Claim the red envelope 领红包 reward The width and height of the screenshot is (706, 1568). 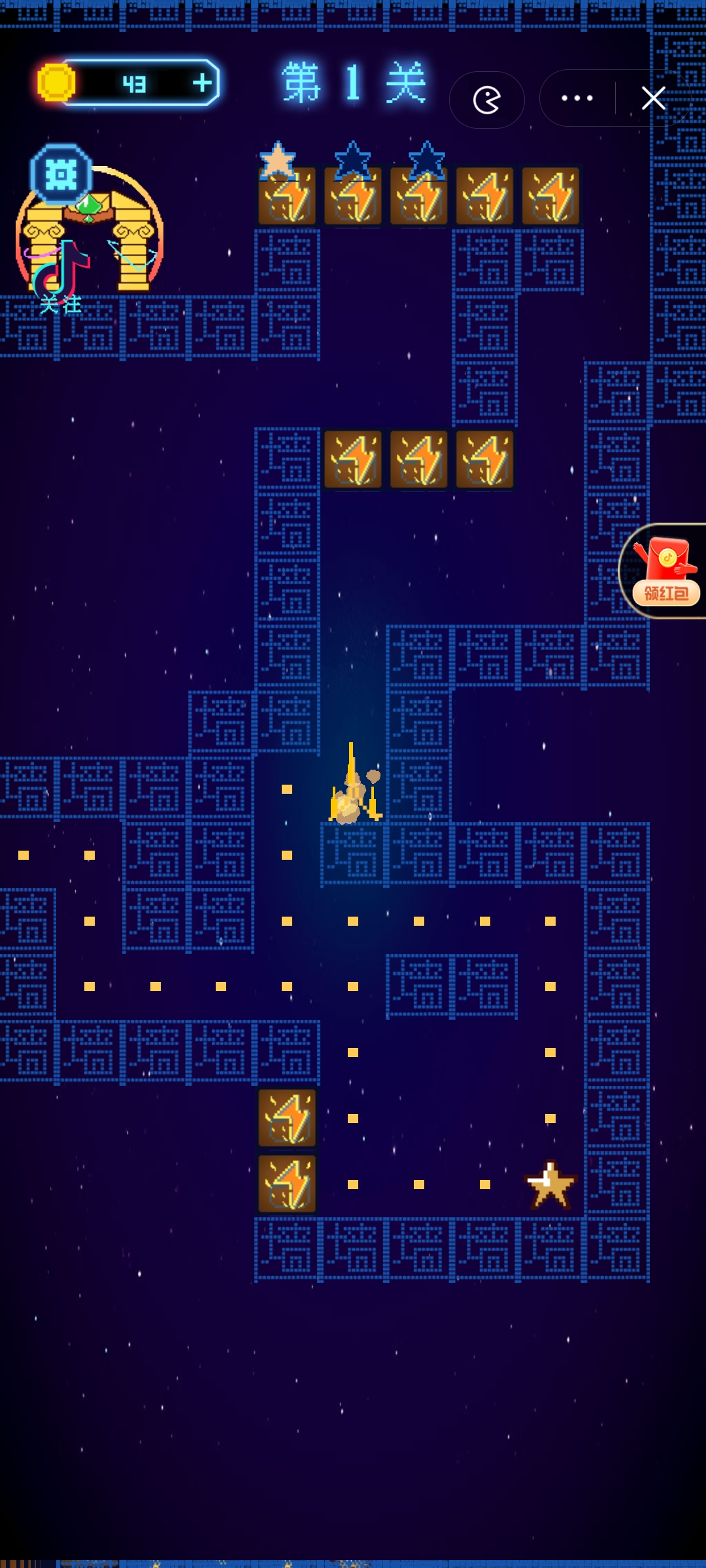[x=665, y=571]
